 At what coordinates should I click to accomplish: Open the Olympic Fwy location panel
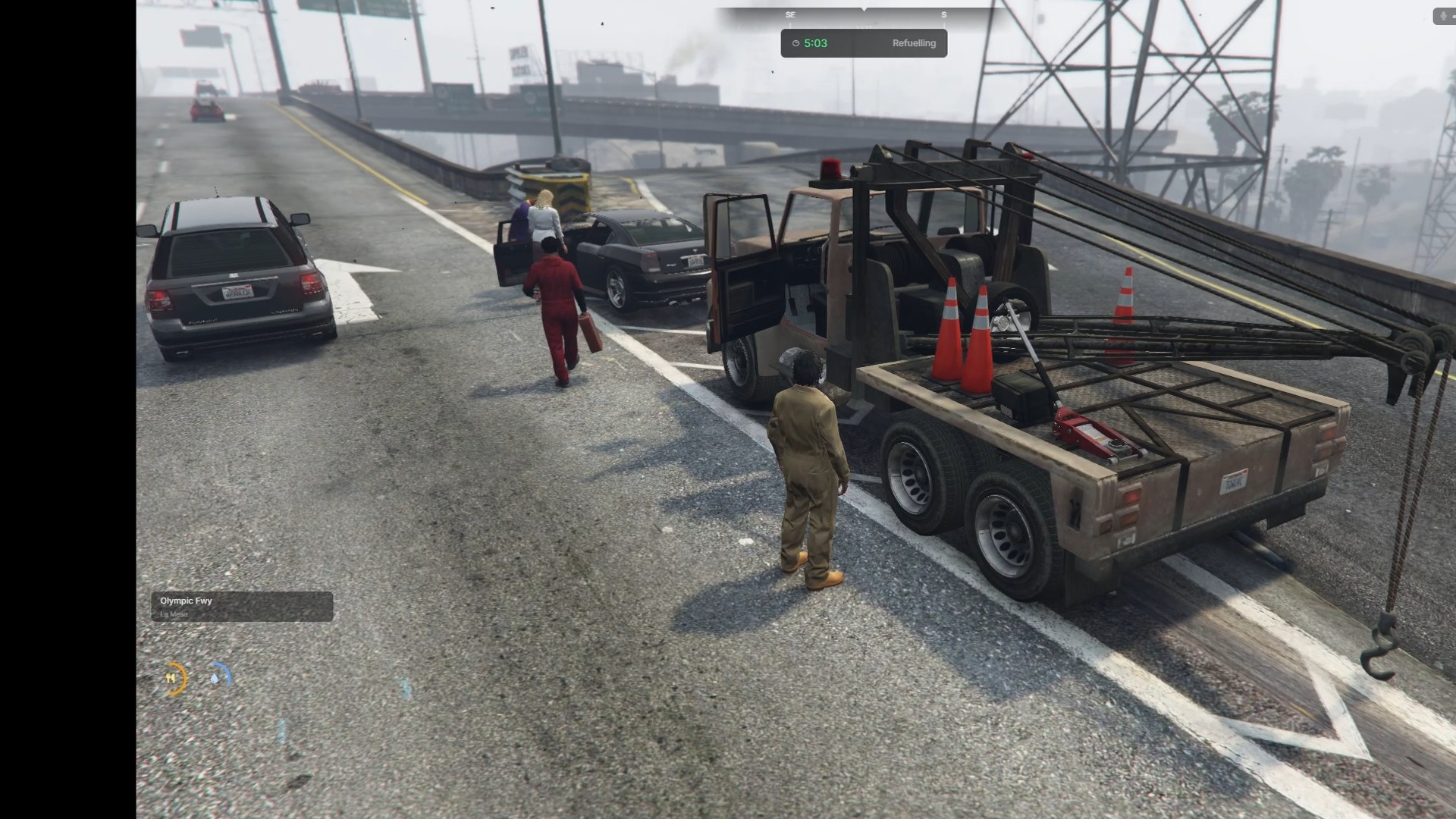pos(242,607)
